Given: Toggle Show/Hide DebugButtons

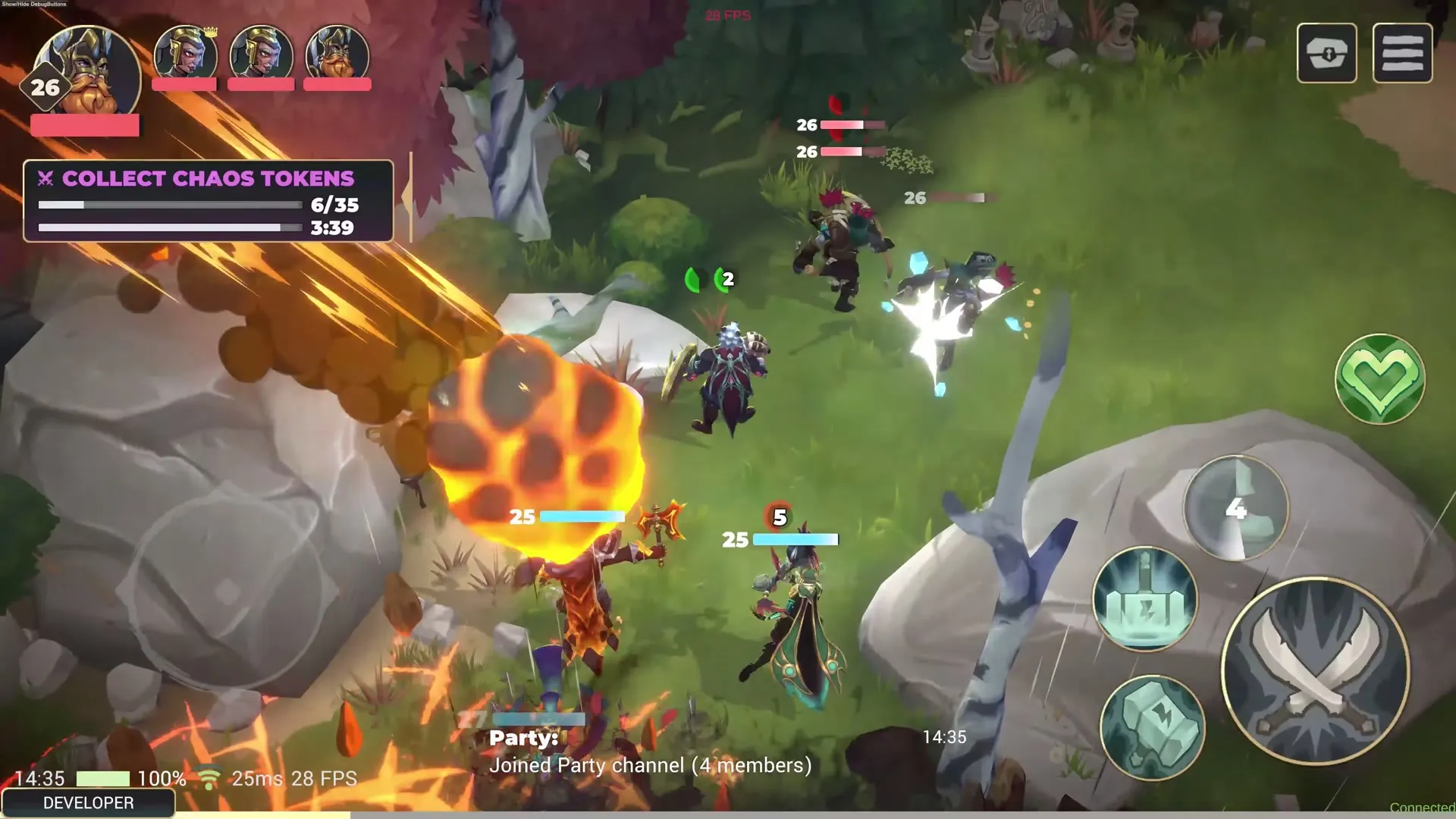Looking at the screenshot, I should (33, 5).
